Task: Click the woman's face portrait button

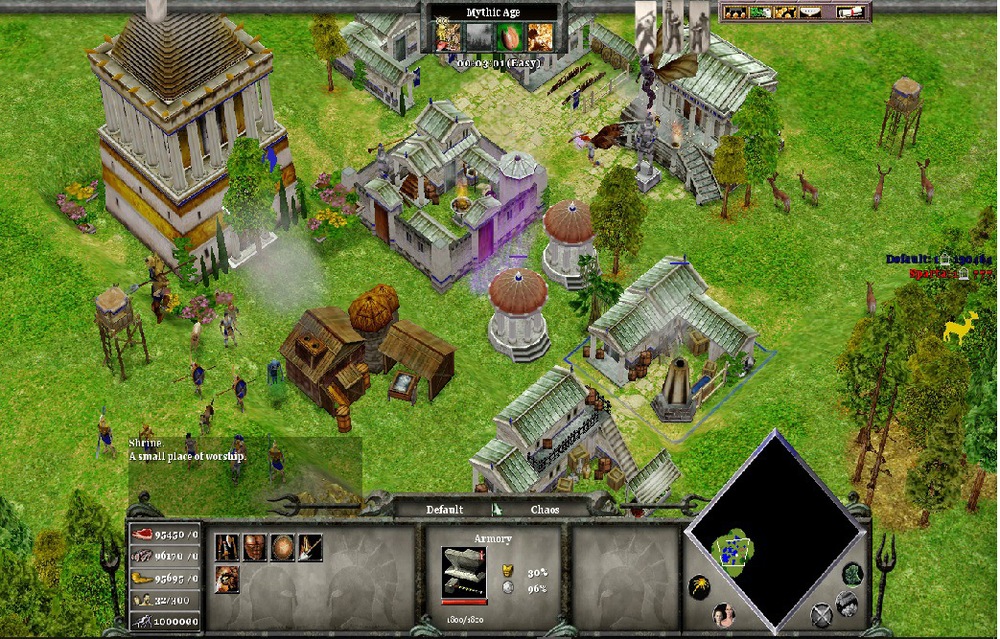Action: pyautogui.click(x=721, y=616)
